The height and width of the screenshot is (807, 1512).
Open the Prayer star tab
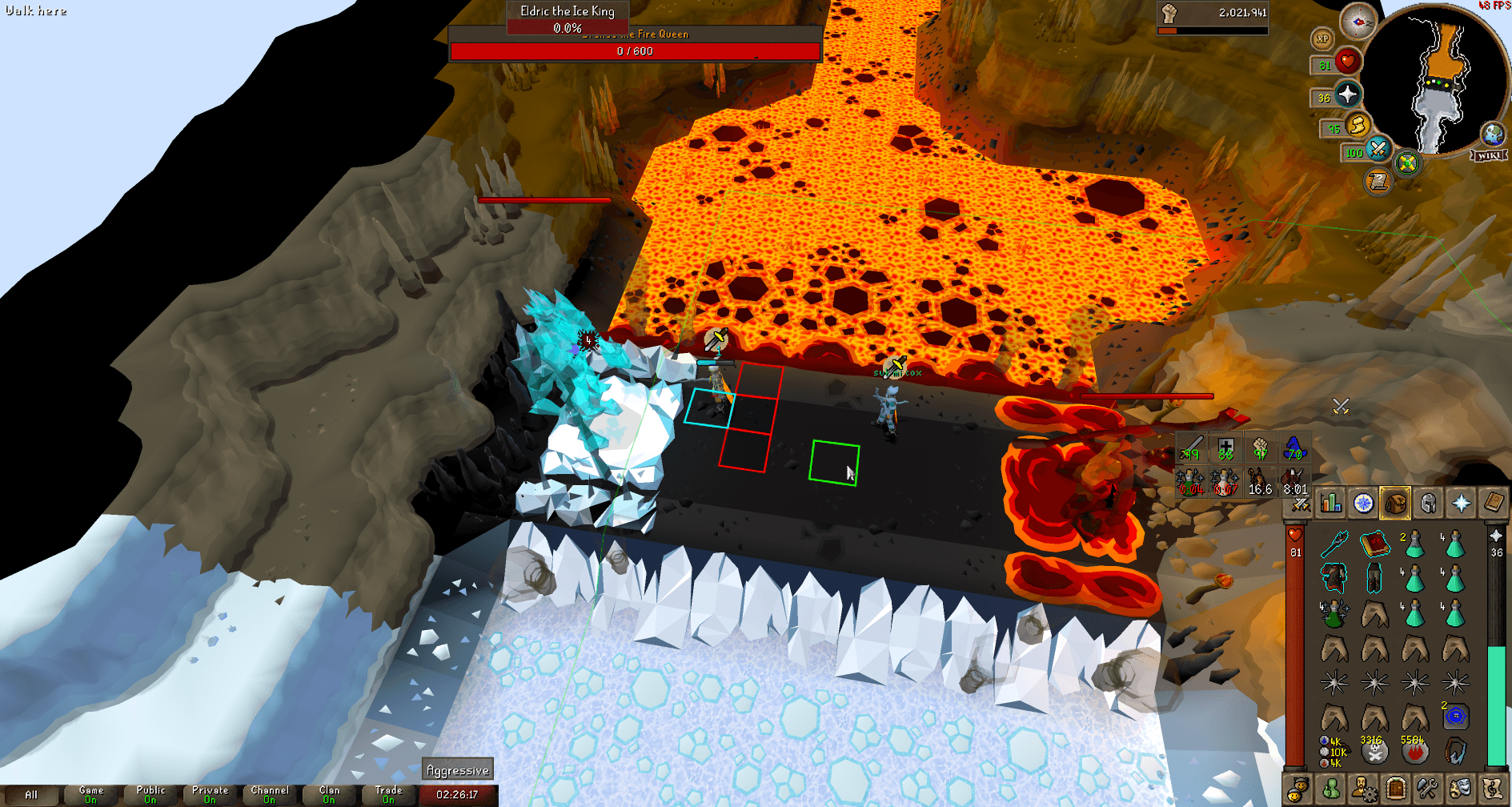click(x=1461, y=504)
